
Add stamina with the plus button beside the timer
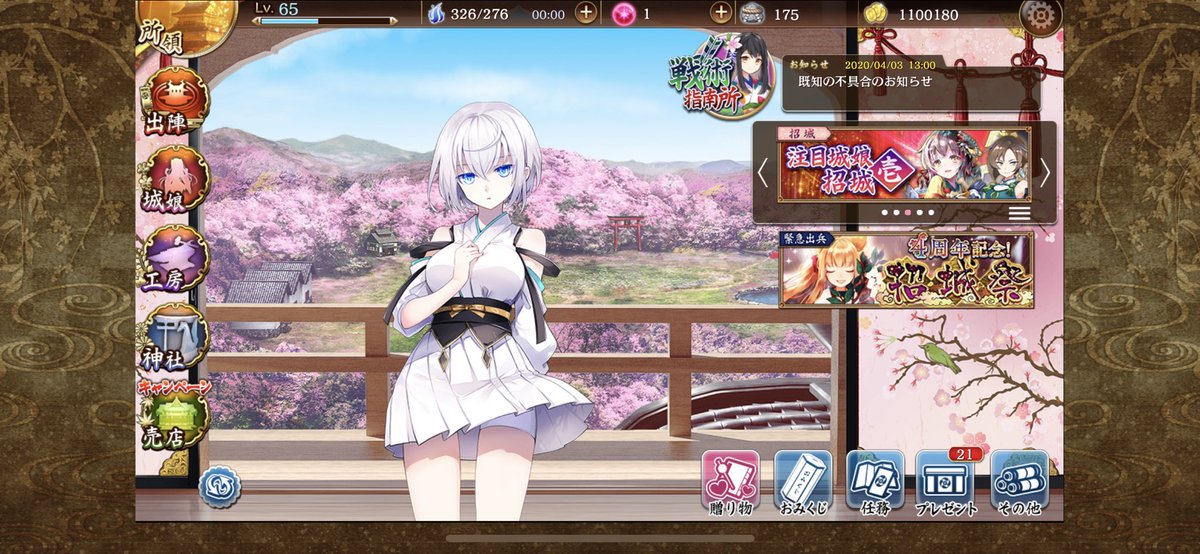click(587, 14)
